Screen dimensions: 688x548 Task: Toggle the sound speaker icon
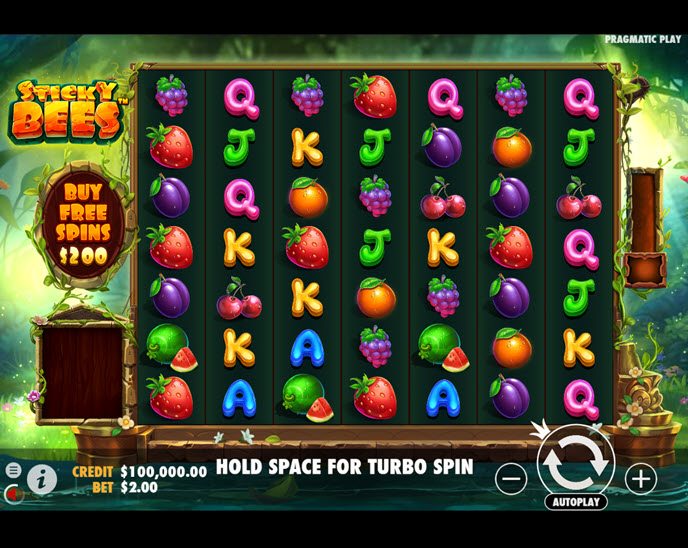click(11, 493)
